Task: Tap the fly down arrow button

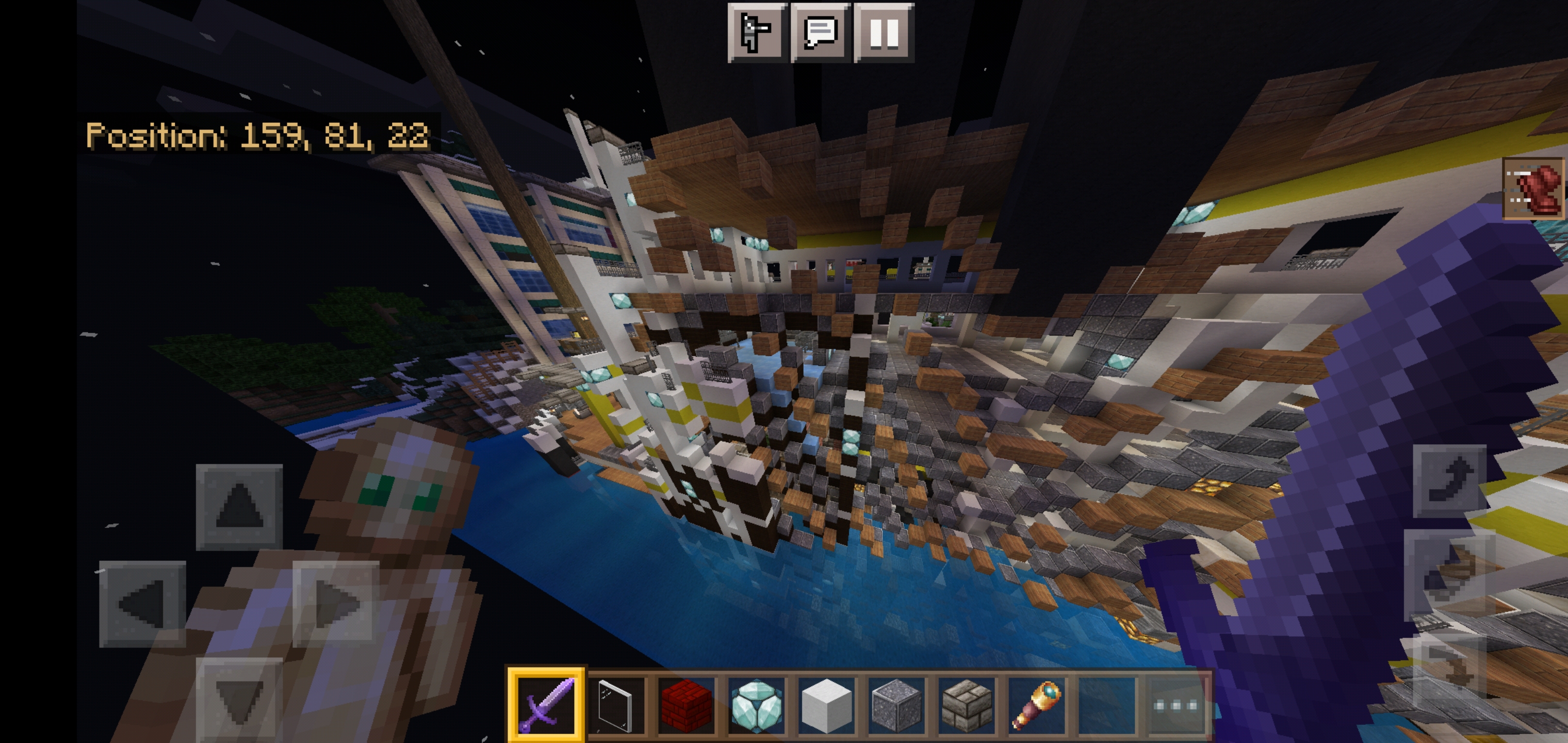Action: 1449,669
